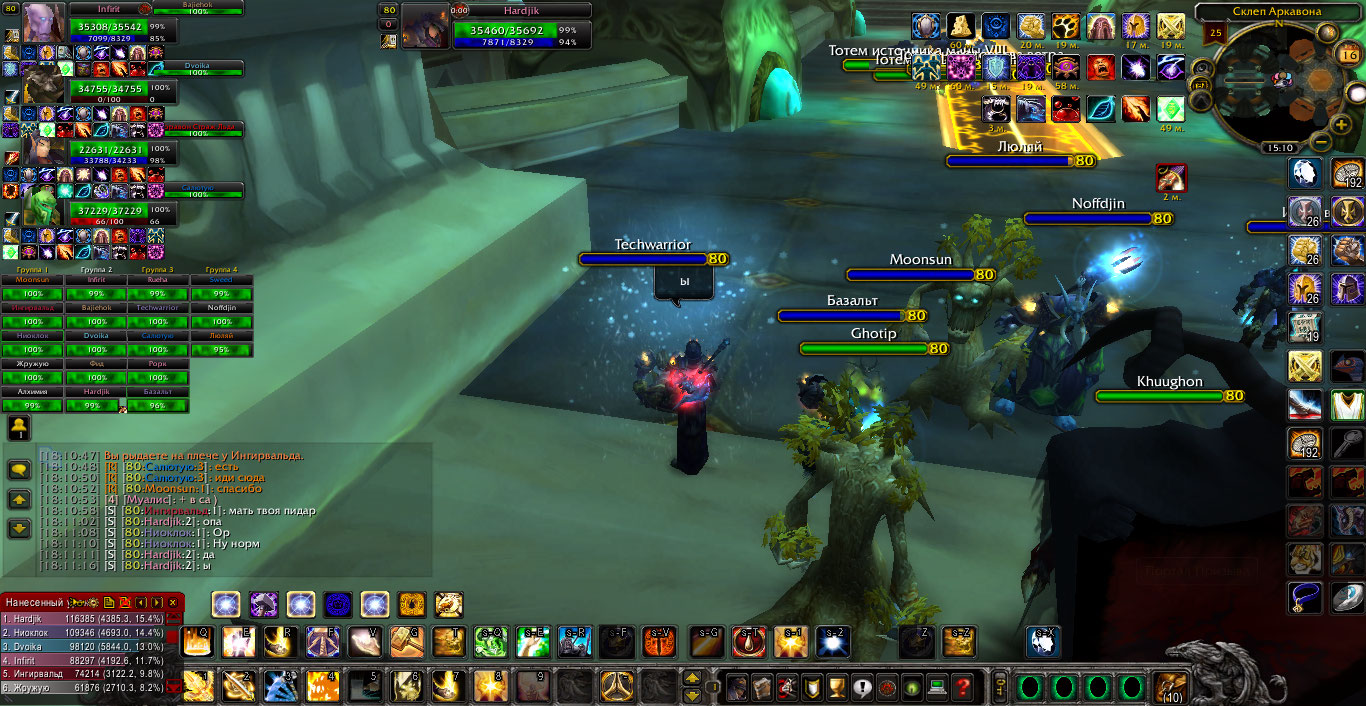Screen dimensions: 1366x706
Task: Open the main backpack showing 10 free slots
Action: coord(1167,687)
